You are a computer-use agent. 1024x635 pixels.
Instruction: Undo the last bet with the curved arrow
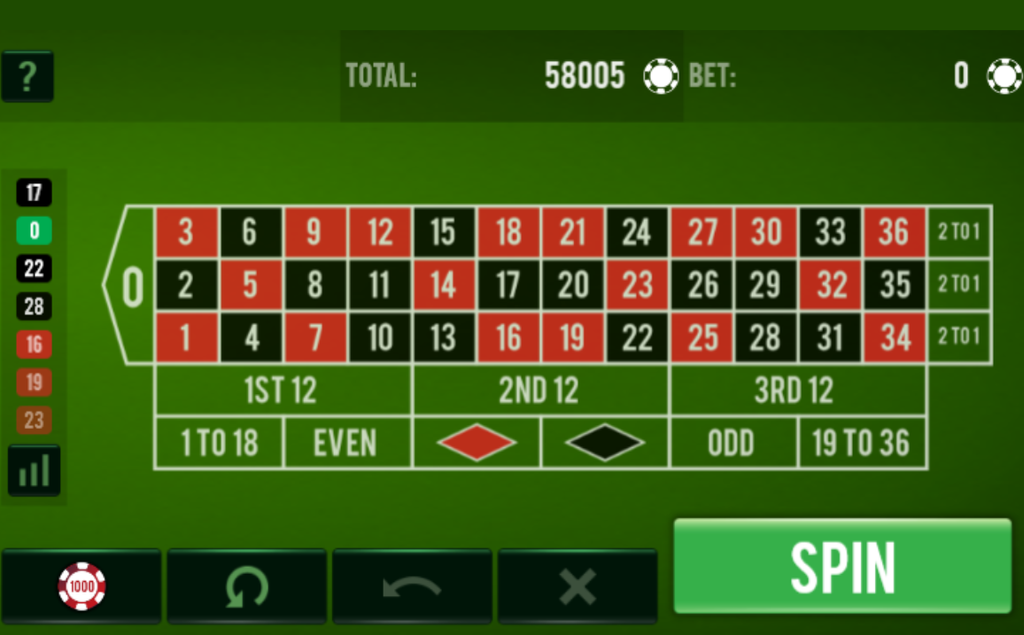tap(412, 586)
